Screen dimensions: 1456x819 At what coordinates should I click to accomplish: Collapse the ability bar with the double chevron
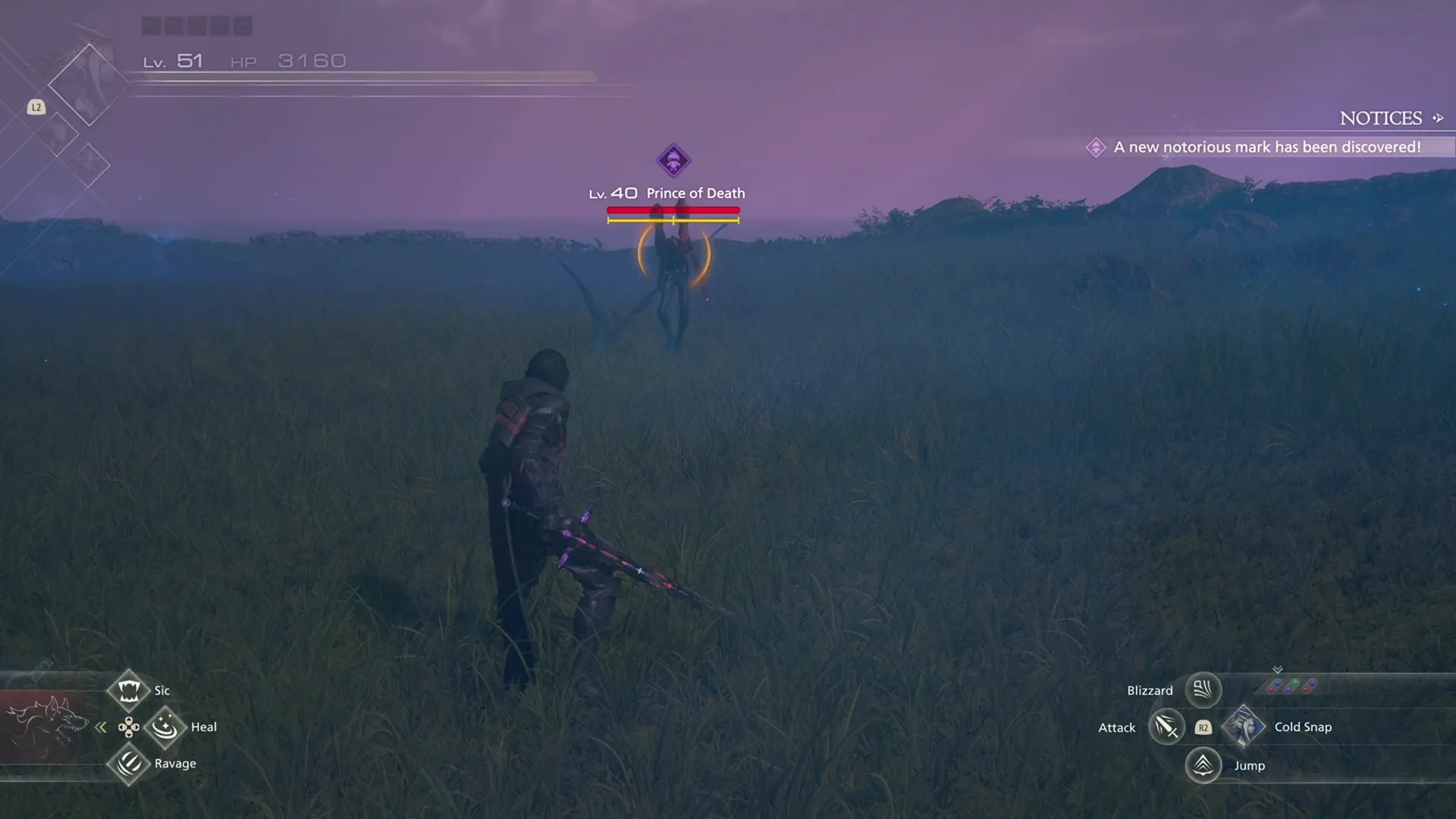pos(1278,669)
